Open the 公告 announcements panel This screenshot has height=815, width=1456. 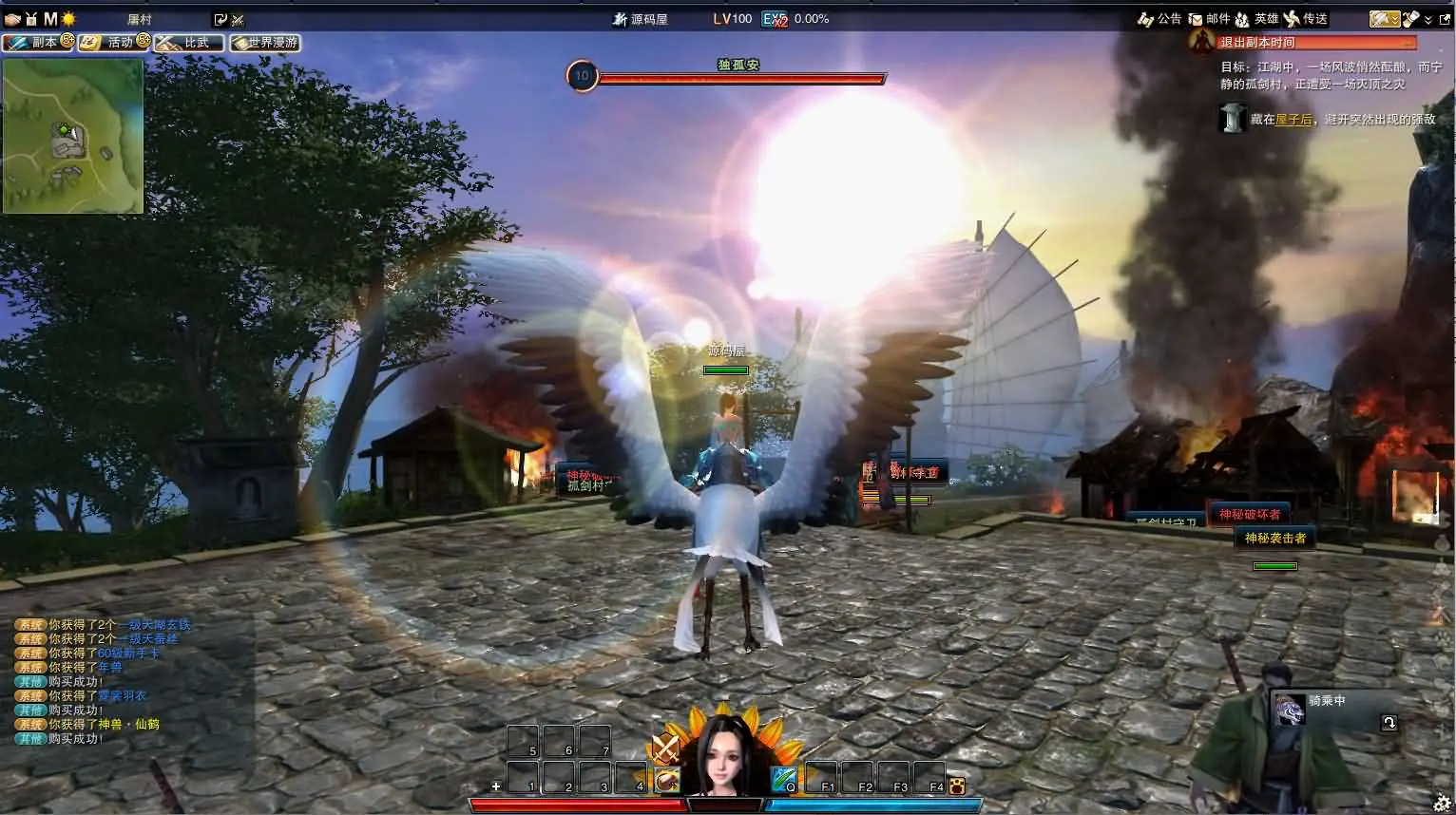pos(1159,19)
